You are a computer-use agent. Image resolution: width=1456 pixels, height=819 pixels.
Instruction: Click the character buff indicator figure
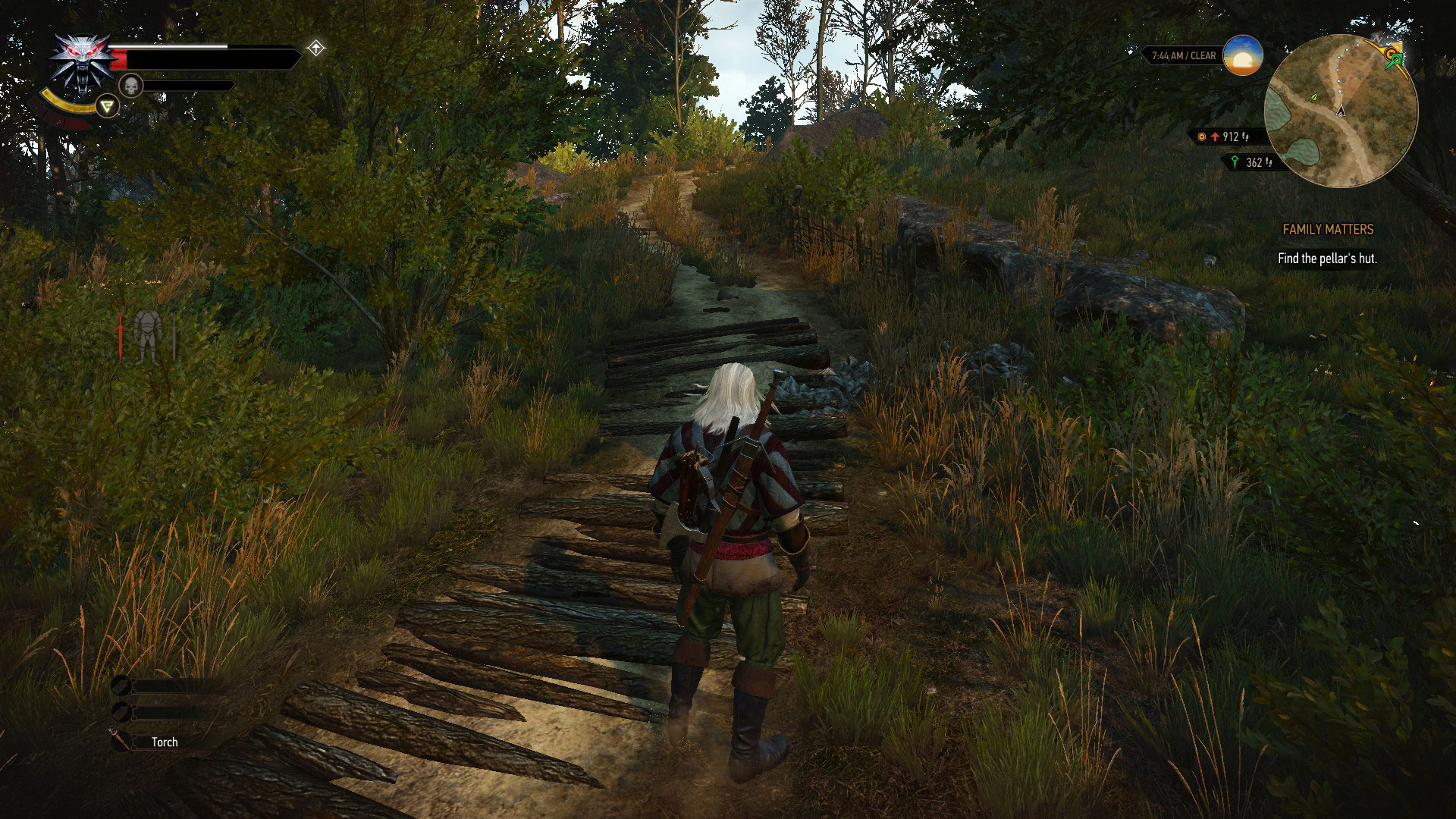(x=149, y=332)
